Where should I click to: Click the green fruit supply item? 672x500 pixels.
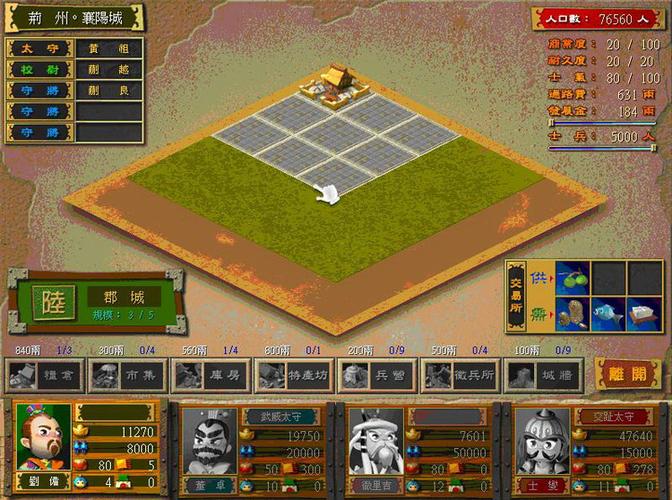(x=572, y=277)
